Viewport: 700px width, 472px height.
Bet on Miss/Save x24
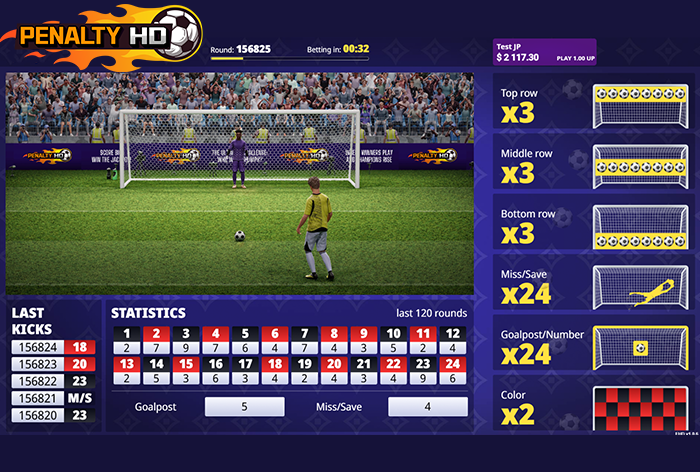point(594,286)
